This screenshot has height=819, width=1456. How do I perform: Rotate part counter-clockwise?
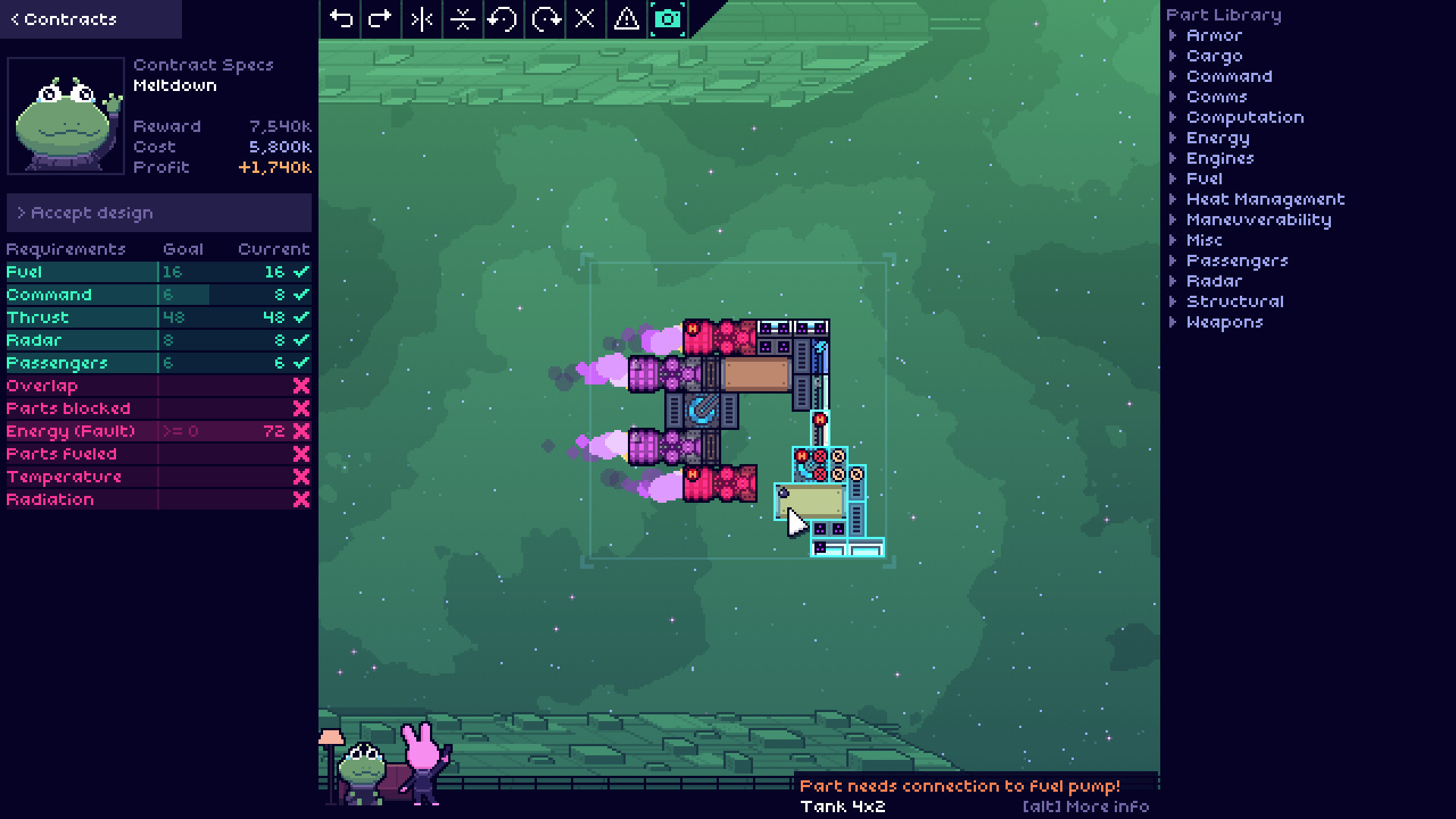(503, 19)
